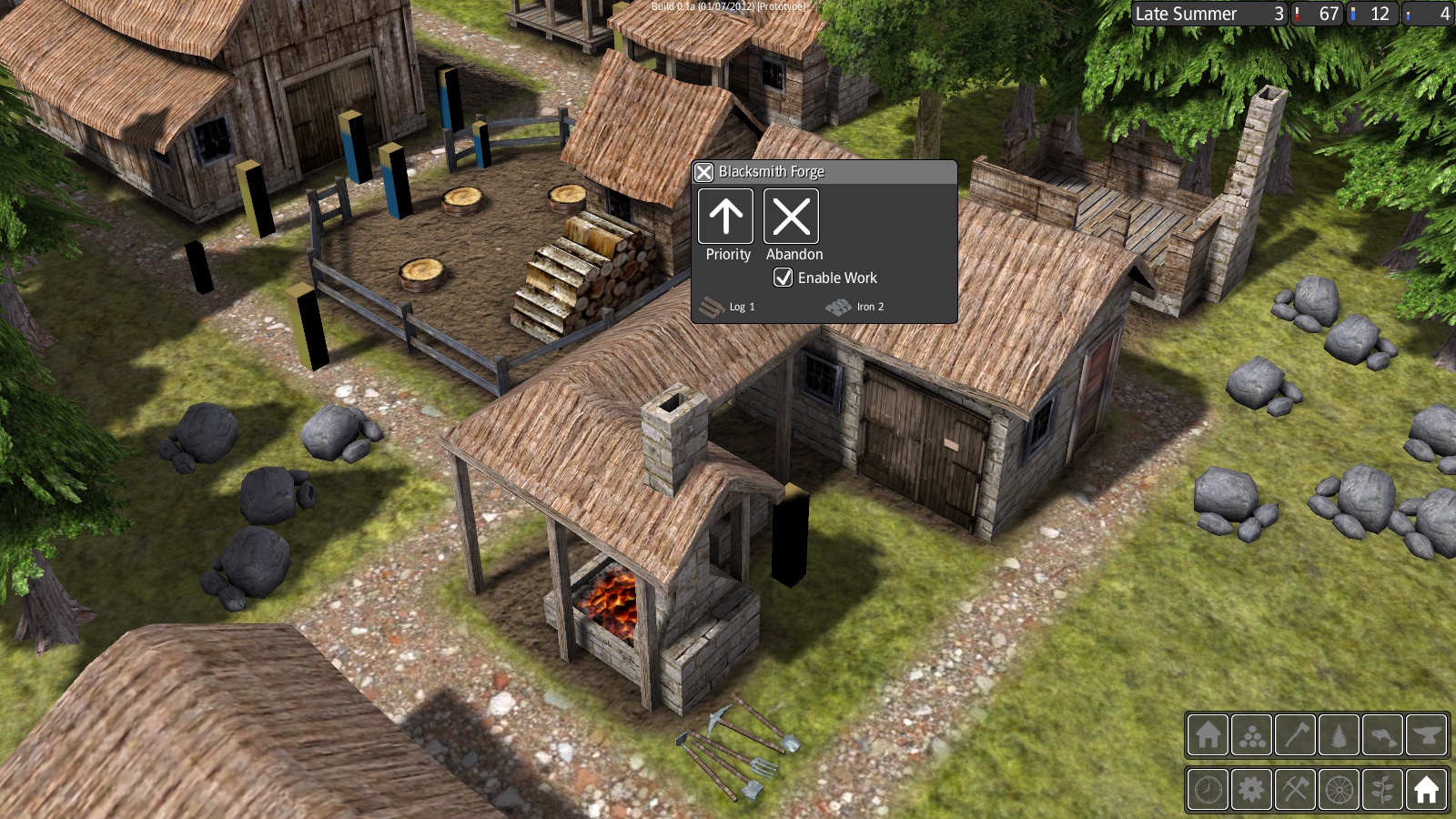1456x819 pixels.
Task: Abandon the Blacksmith Forge
Action: click(791, 217)
